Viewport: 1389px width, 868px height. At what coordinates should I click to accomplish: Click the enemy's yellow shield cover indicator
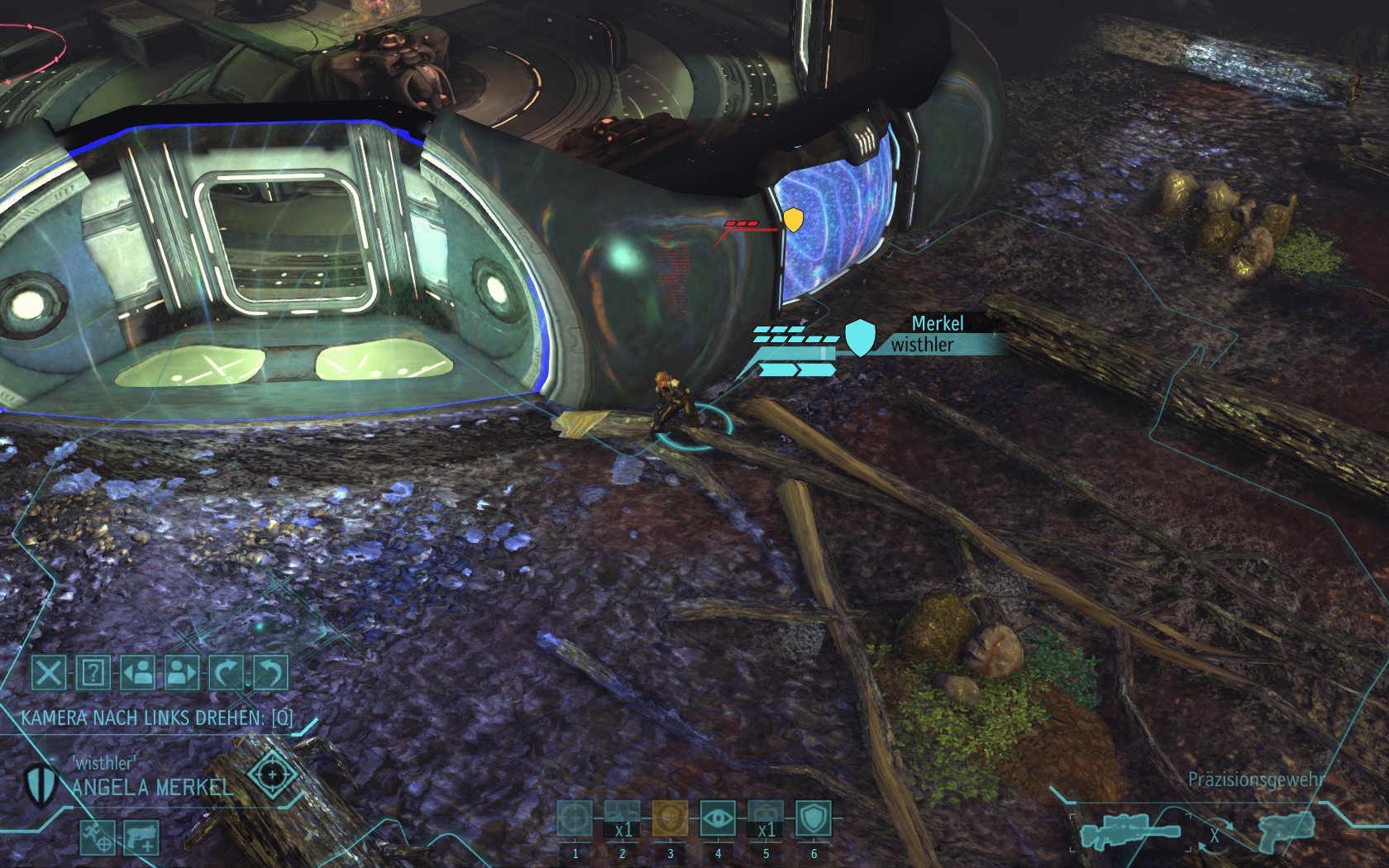pyautogui.click(x=793, y=220)
